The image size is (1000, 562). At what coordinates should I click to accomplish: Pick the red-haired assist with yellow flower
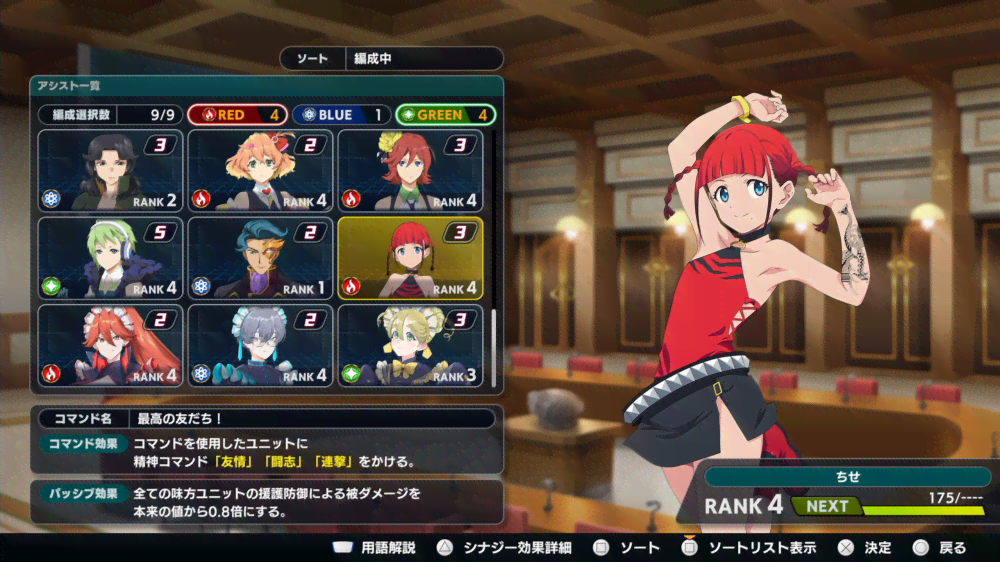410,171
